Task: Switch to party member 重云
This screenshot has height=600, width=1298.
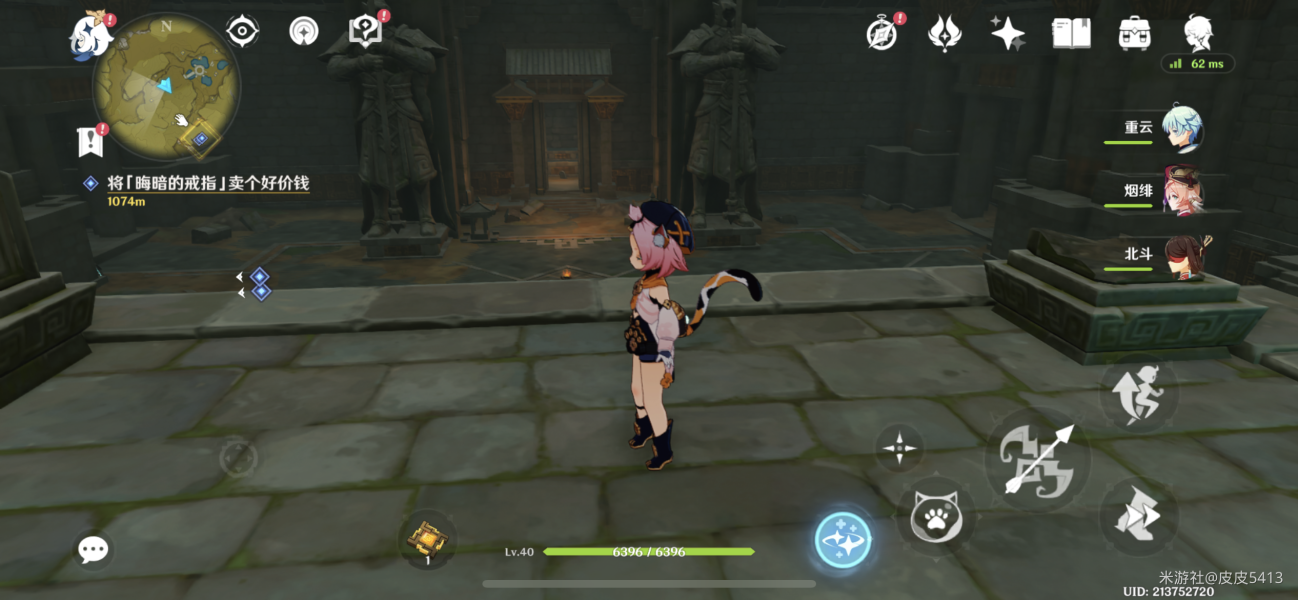Action: tap(1180, 129)
